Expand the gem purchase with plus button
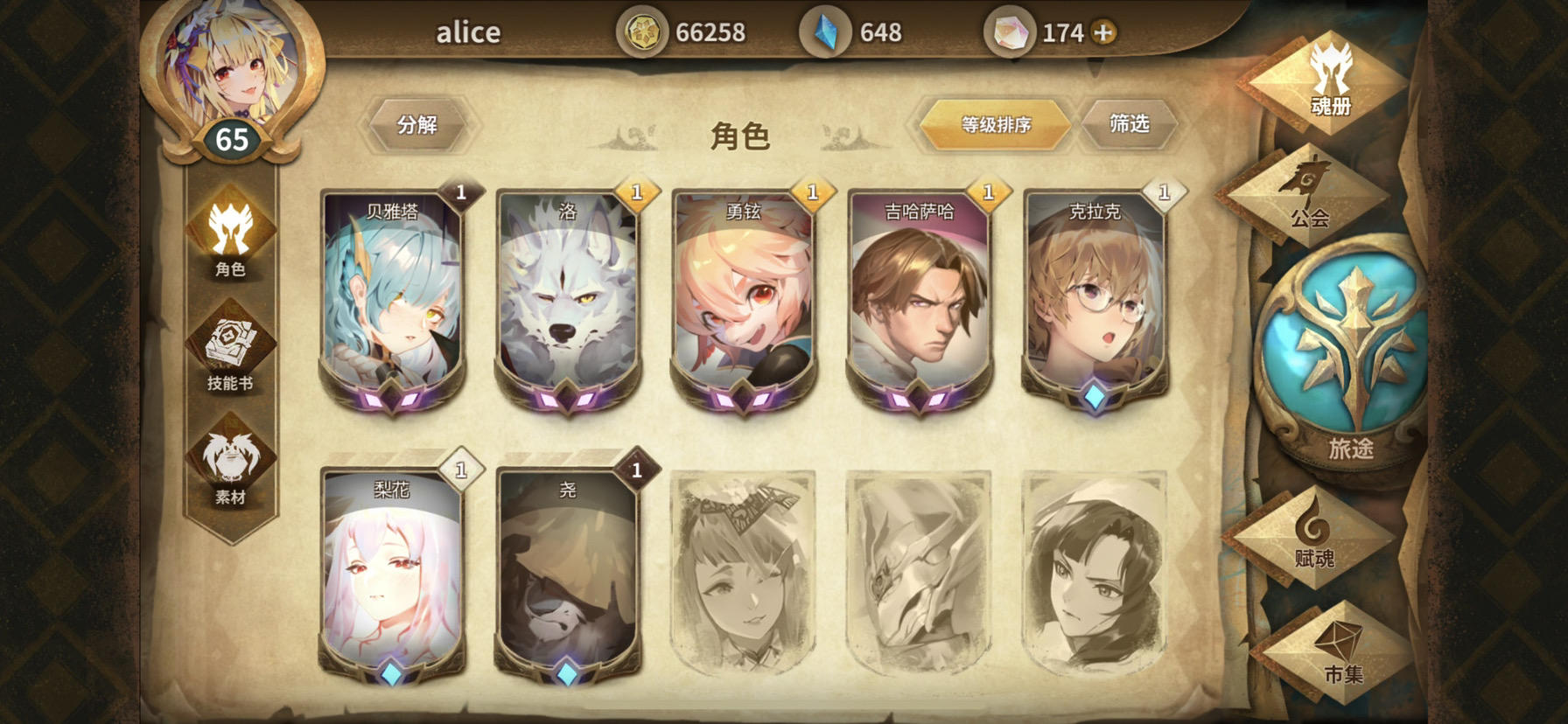Screen dimensions: 1568x724 1104,32
